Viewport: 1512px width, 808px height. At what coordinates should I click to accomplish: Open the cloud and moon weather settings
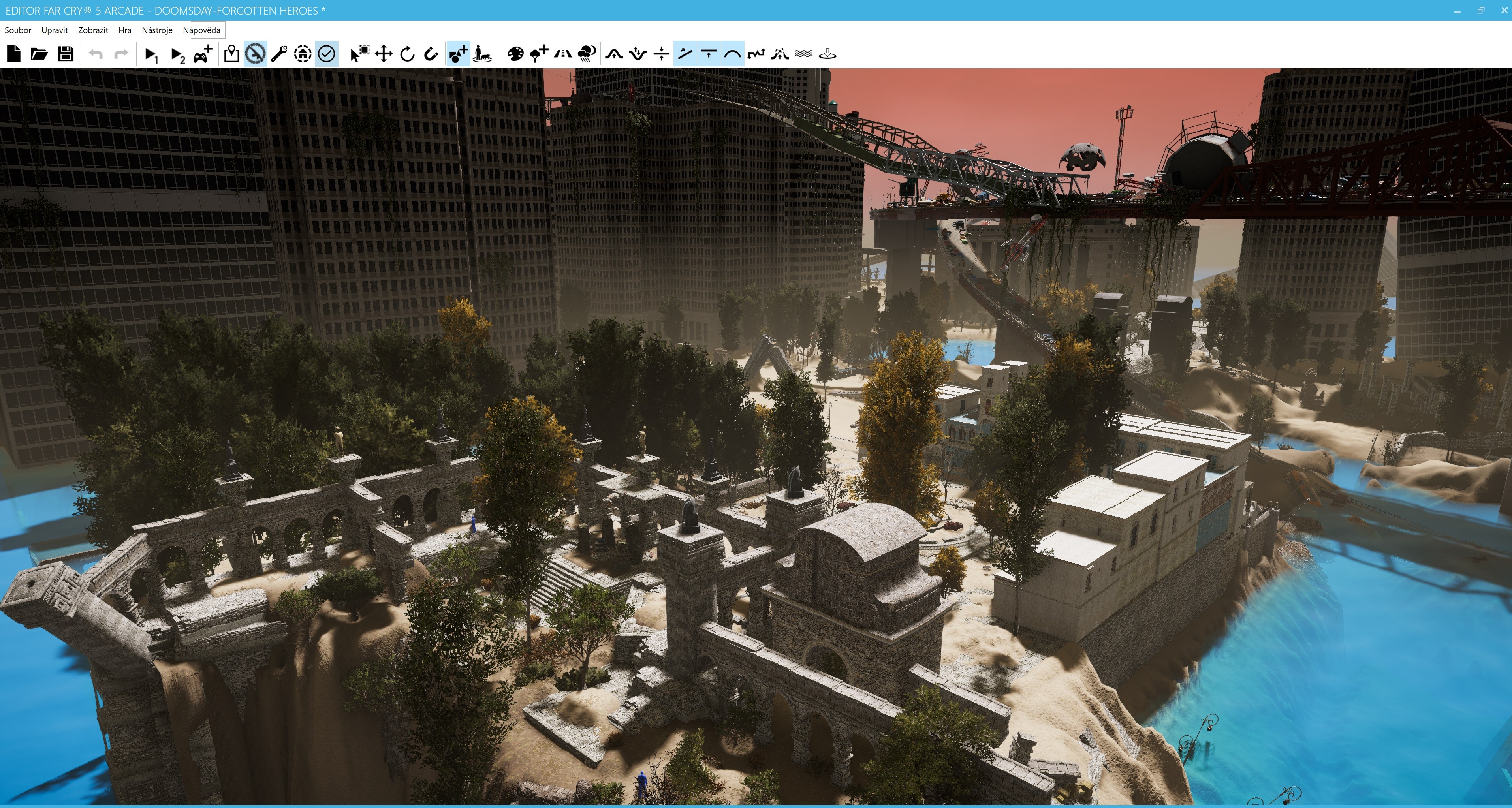coord(587,54)
